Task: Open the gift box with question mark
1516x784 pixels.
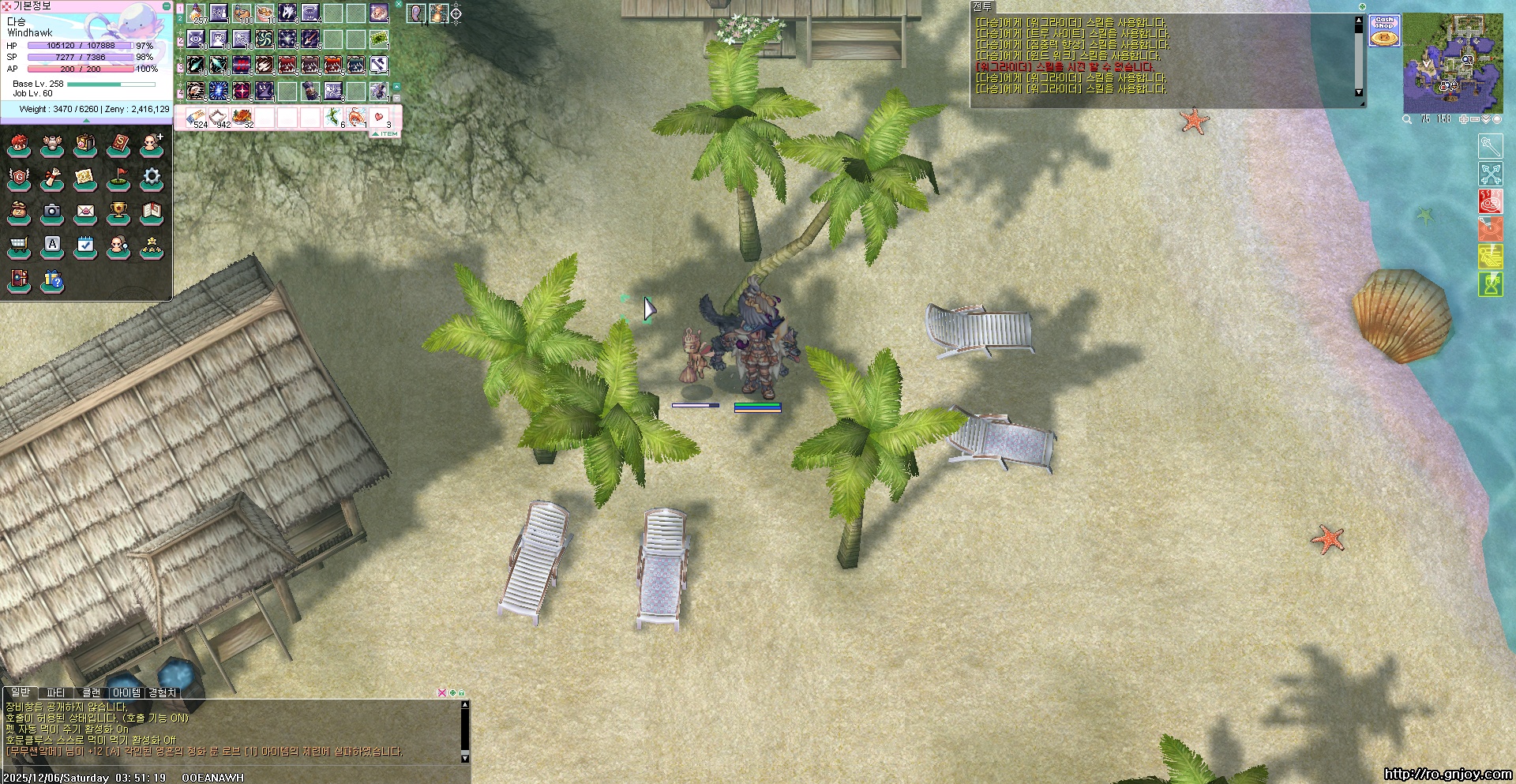Action: 52,279
